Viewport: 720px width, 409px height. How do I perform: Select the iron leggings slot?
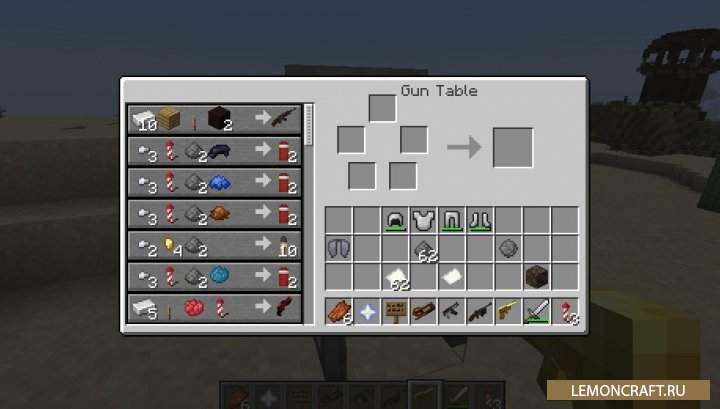click(453, 220)
